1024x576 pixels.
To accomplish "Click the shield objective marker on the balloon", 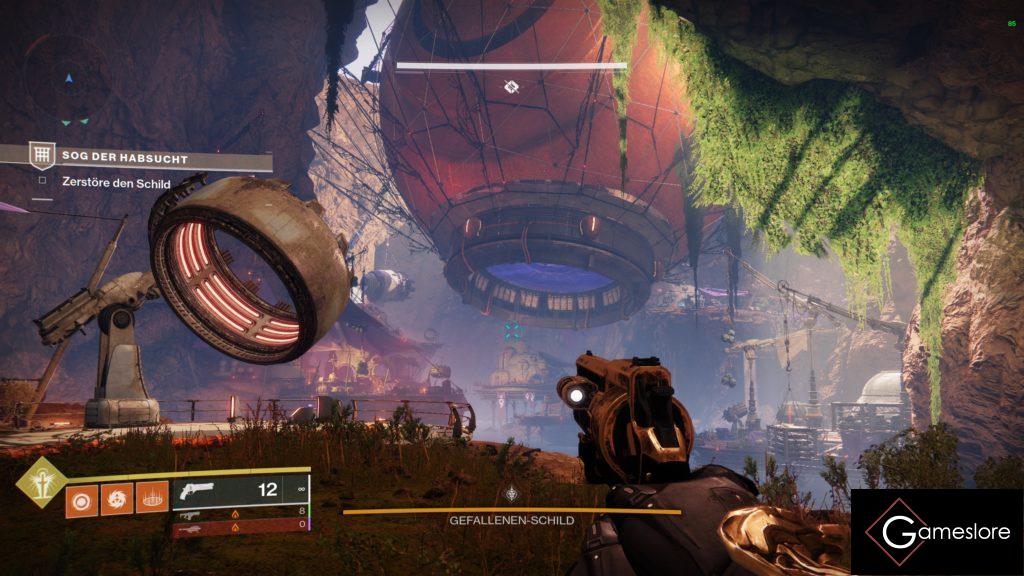I will (511, 87).
